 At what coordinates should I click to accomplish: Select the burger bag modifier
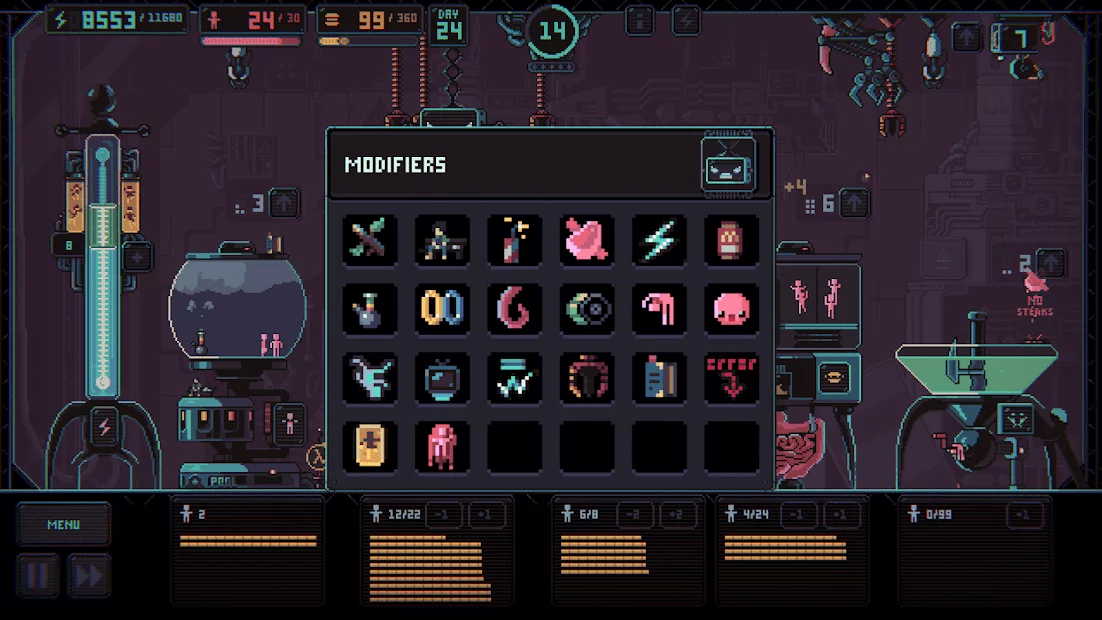click(731, 240)
